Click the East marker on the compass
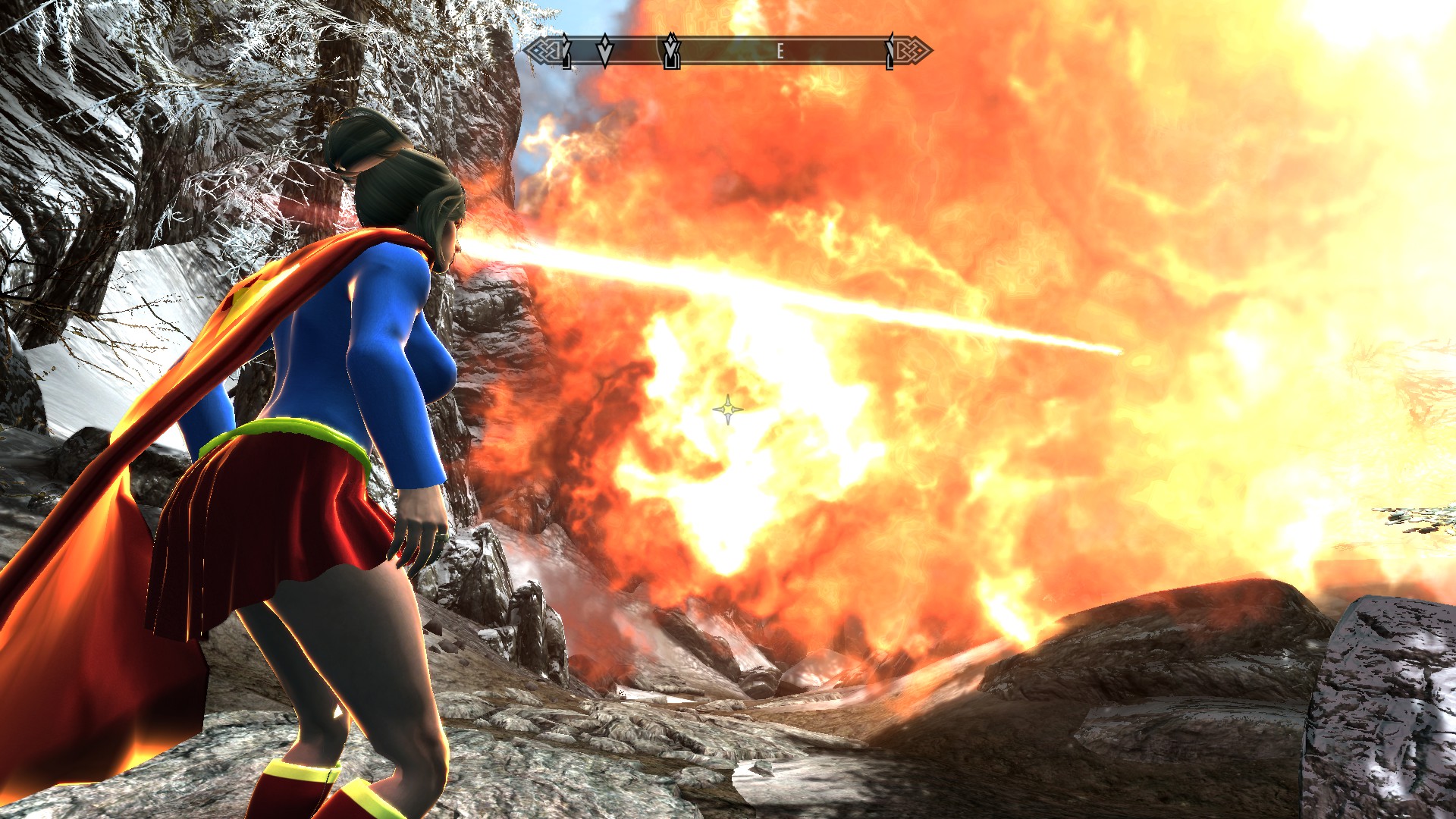1456x819 pixels. pyautogui.click(x=779, y=52)
